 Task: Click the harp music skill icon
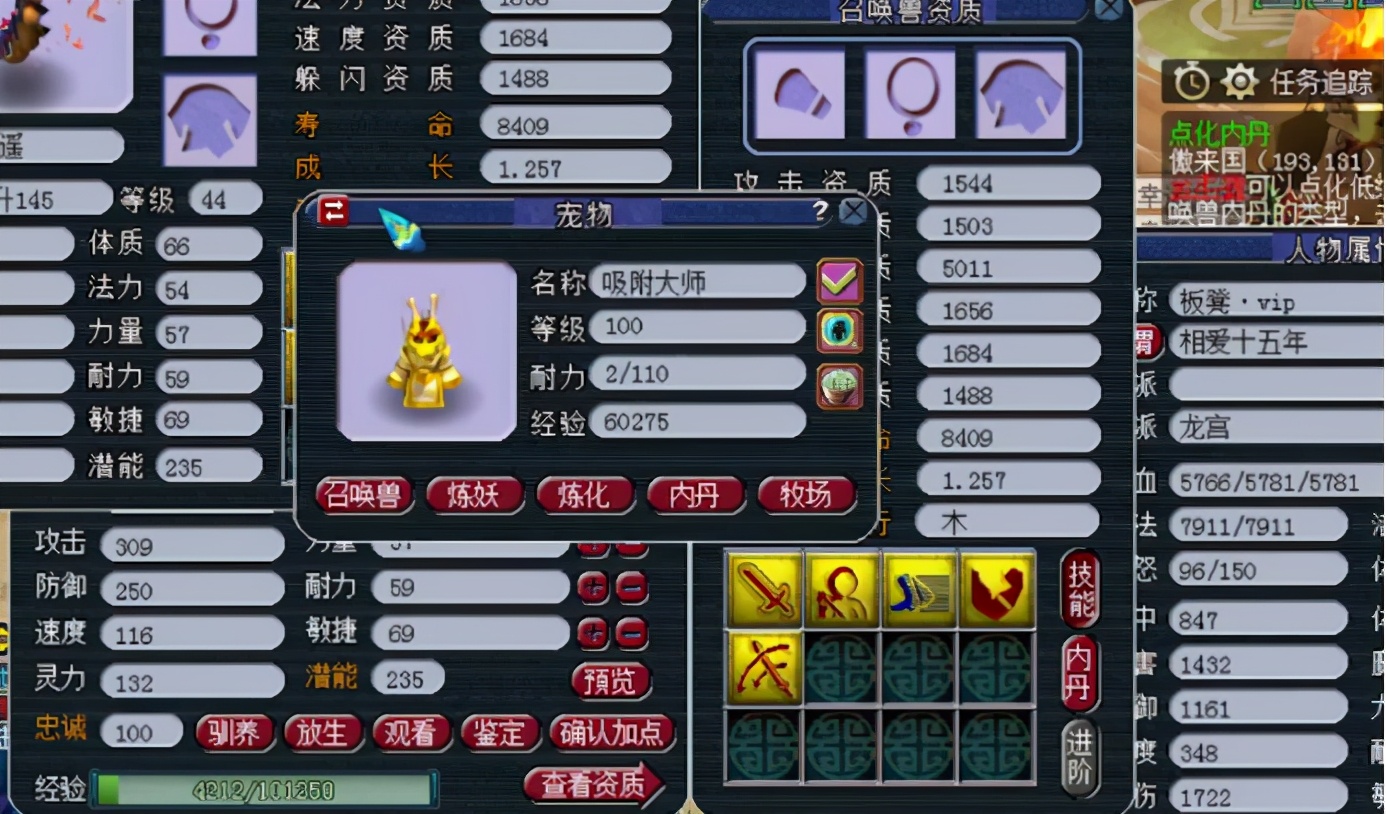pyautogui.click(x=920, y=590)
